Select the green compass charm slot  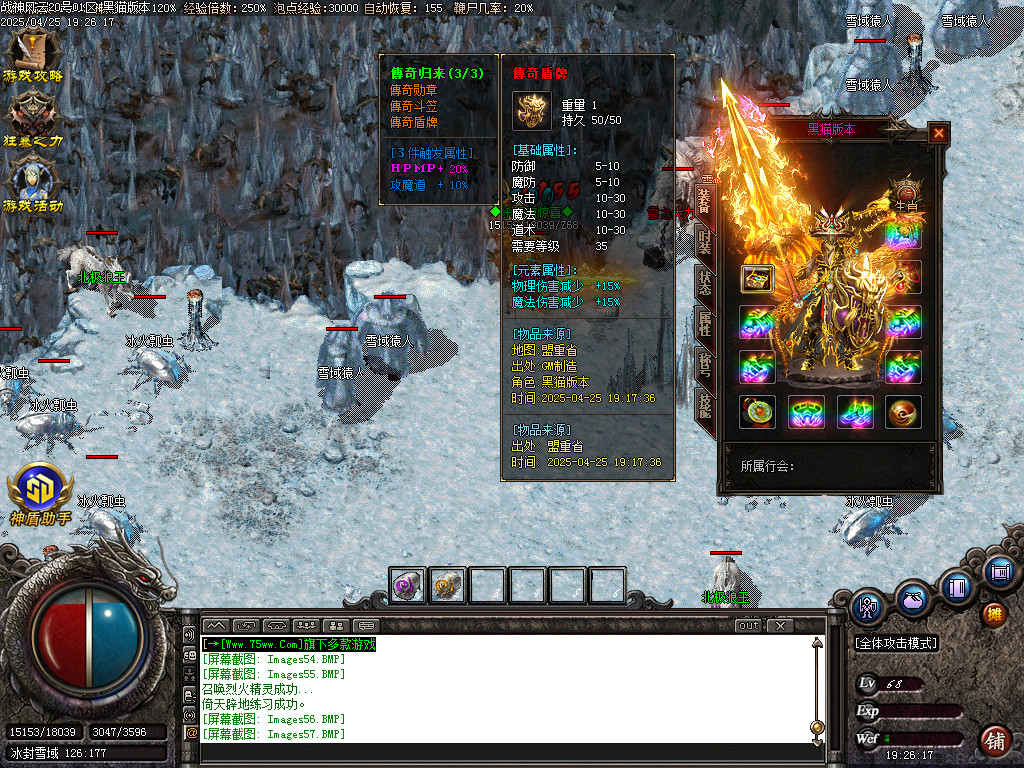757,411
